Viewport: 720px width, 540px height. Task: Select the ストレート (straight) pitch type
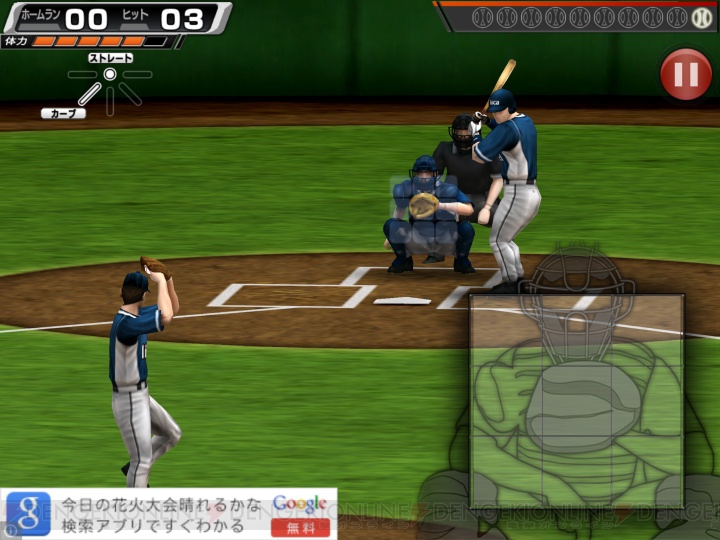[110, 59]
